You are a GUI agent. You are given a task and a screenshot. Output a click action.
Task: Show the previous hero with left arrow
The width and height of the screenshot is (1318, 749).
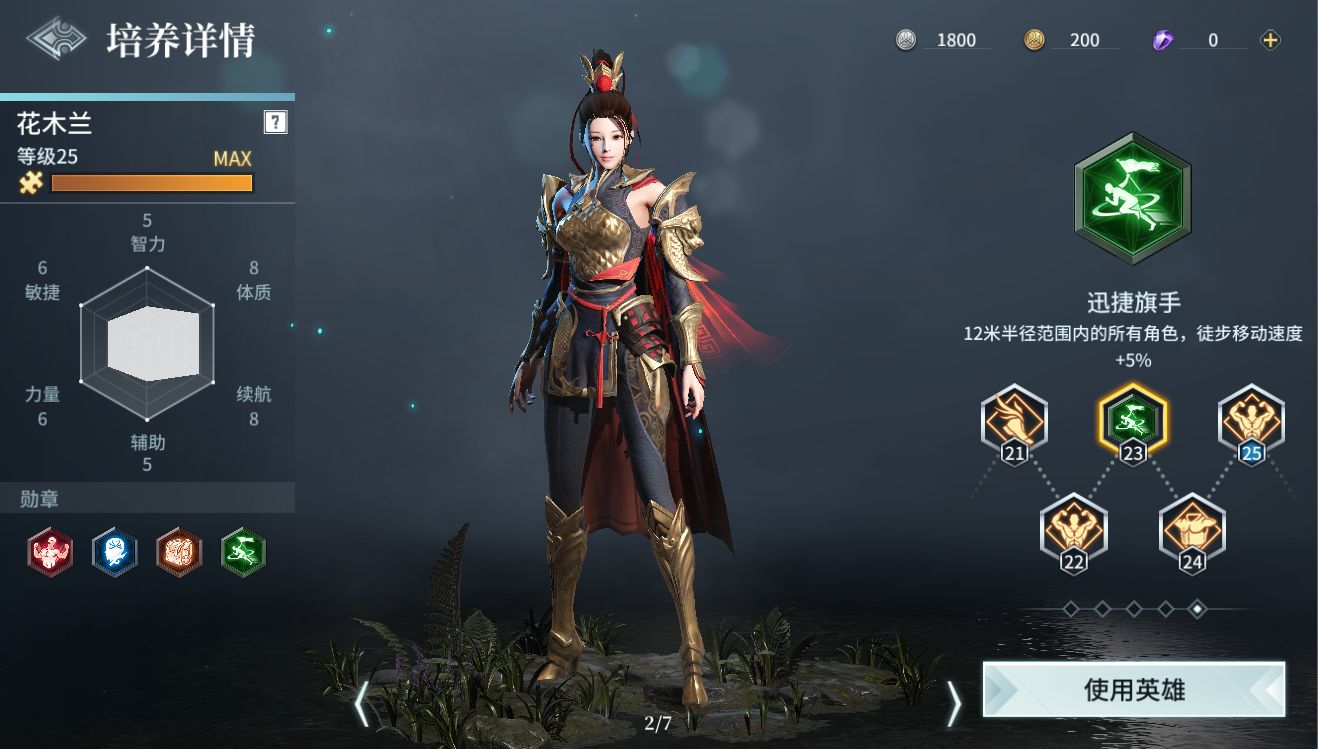click(362, 704)
